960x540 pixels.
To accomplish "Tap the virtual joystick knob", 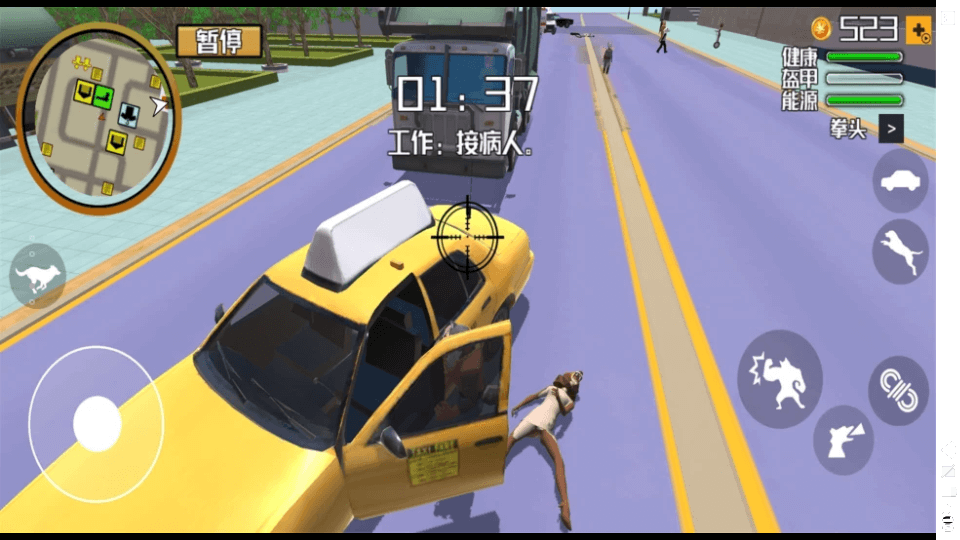I will (x=97, y=424).
